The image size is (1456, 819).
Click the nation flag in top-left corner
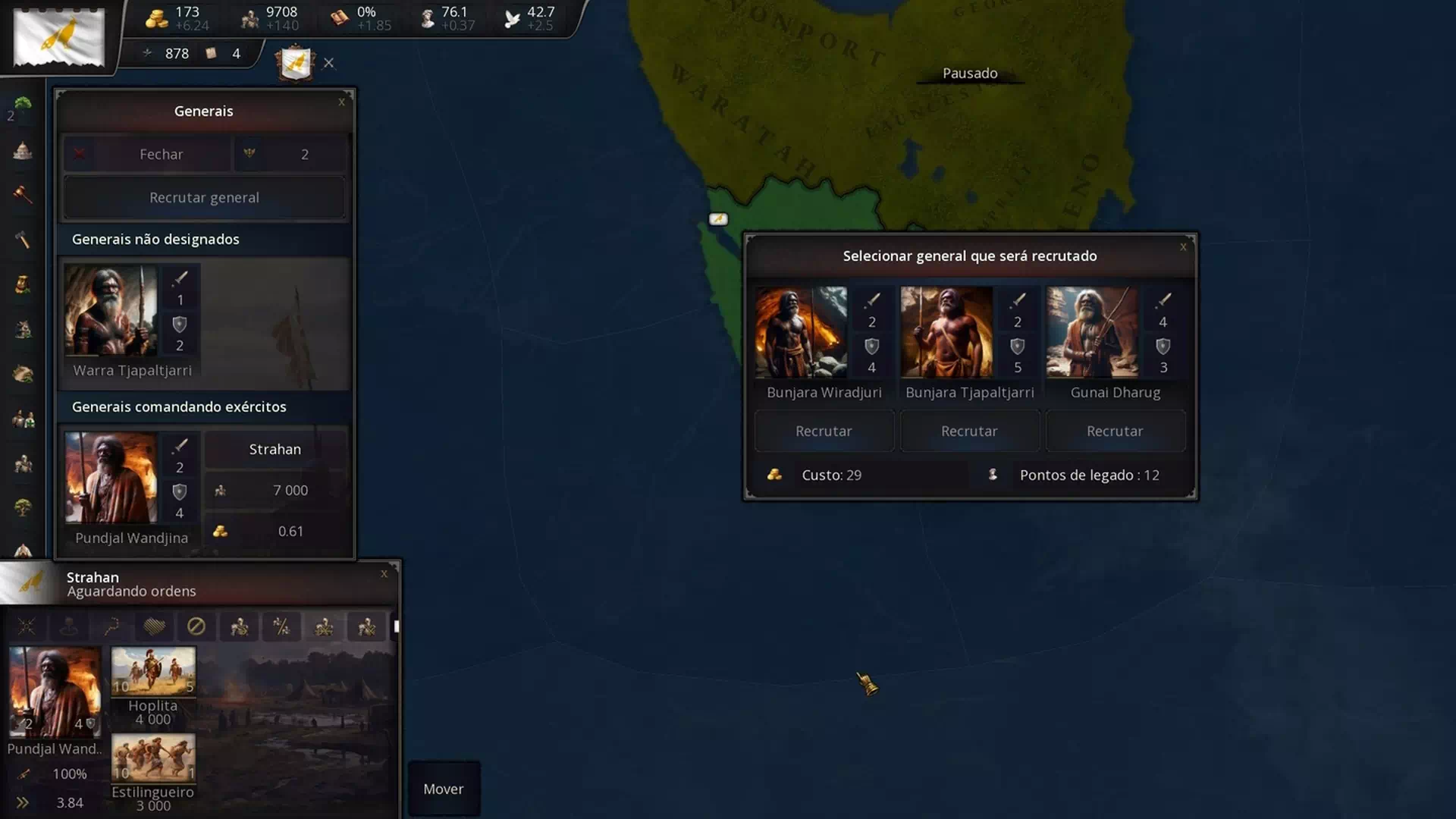click(59, 37)
